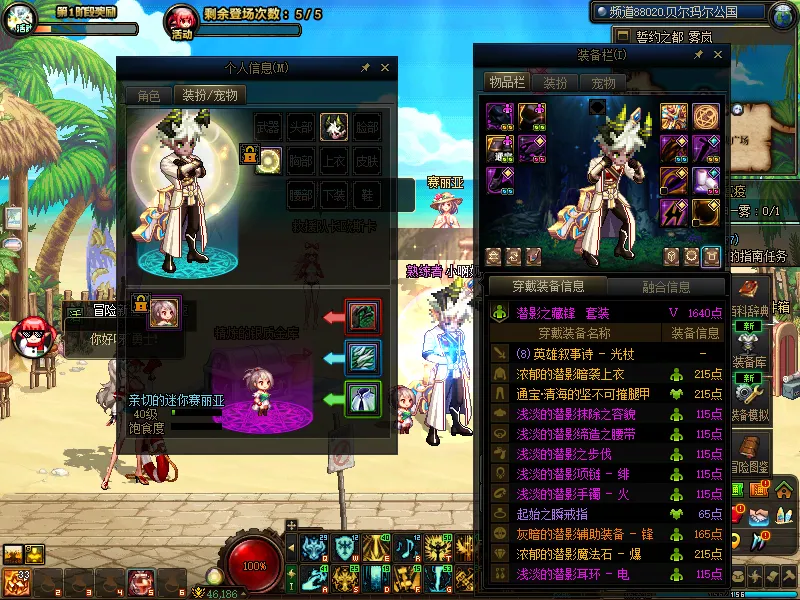Switch to the 装扮 tab in 装备栏

pos(555,83)
